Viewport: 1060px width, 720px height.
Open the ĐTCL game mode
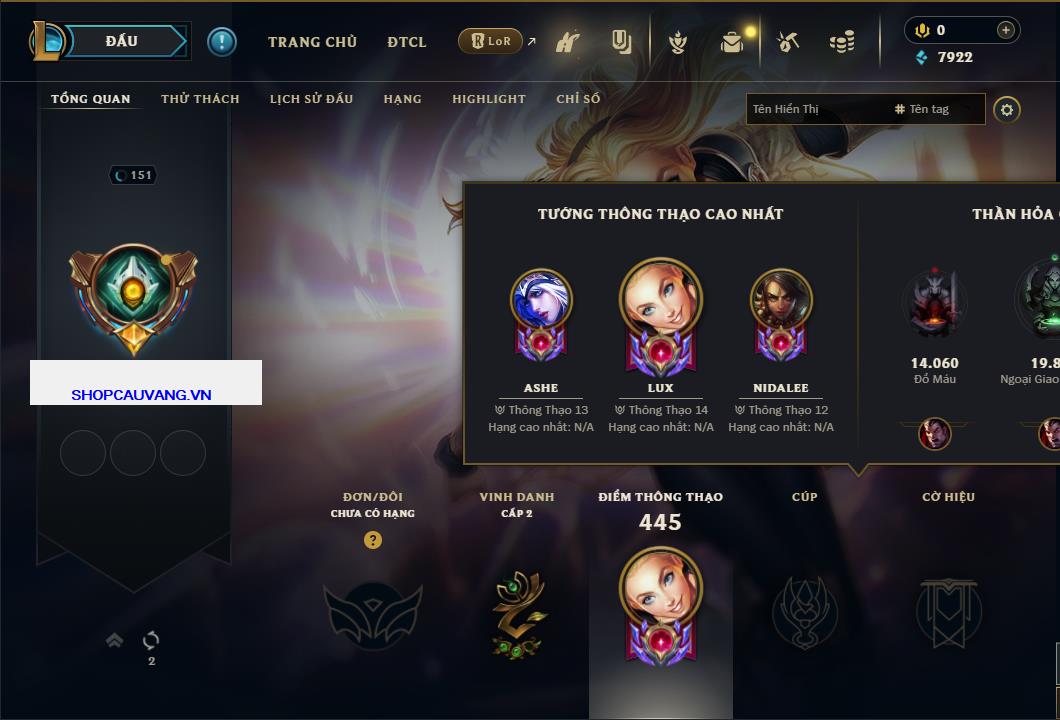point(406,42)
